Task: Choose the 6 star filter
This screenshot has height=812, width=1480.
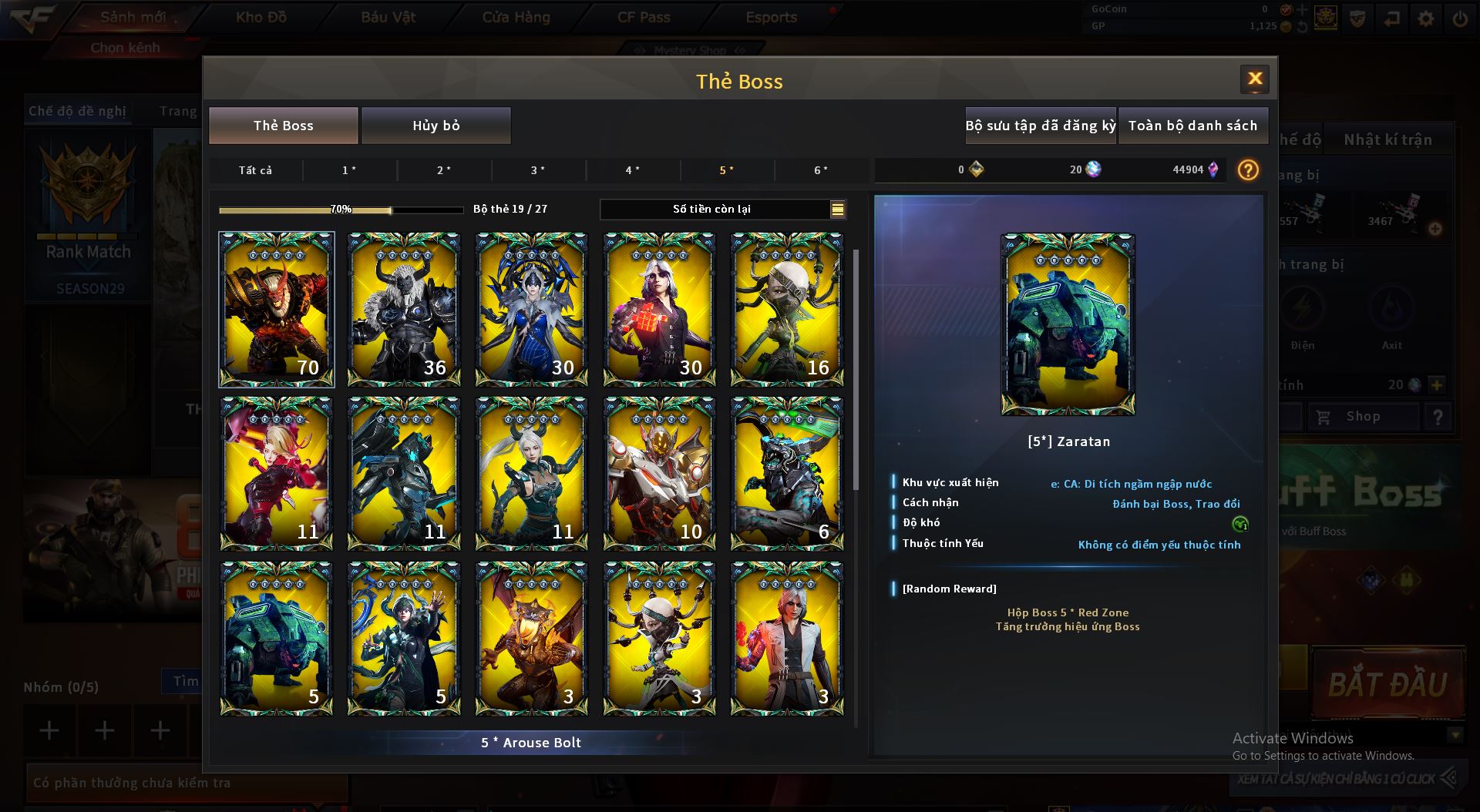Action: tap(821, 170)
